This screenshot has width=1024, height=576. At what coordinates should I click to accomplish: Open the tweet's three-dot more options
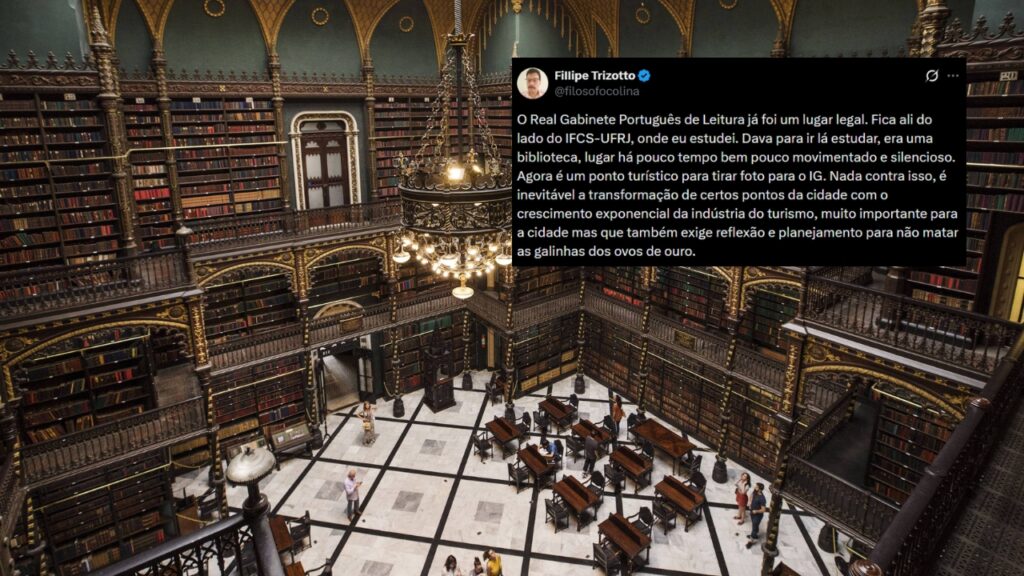tap(953, 76)
